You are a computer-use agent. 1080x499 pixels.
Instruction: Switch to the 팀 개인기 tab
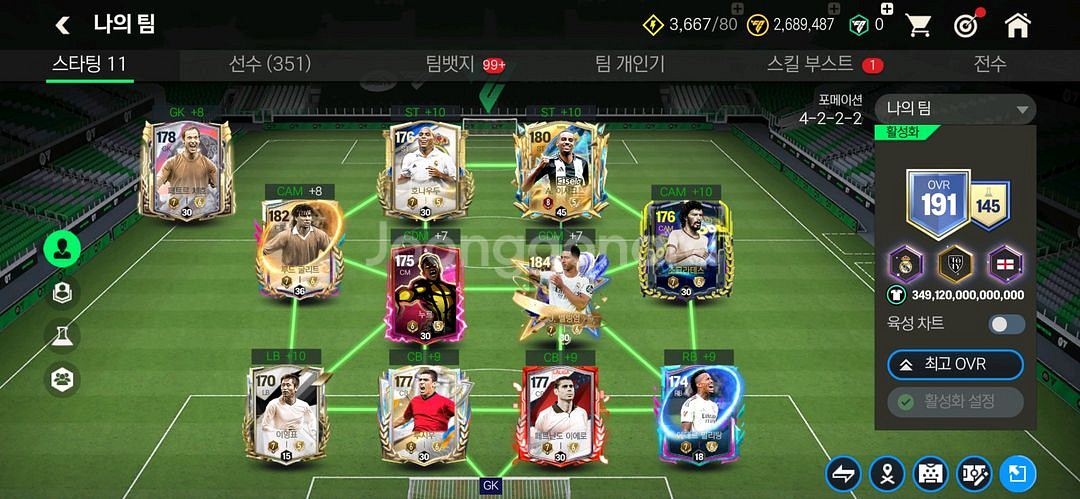point(630,64)
